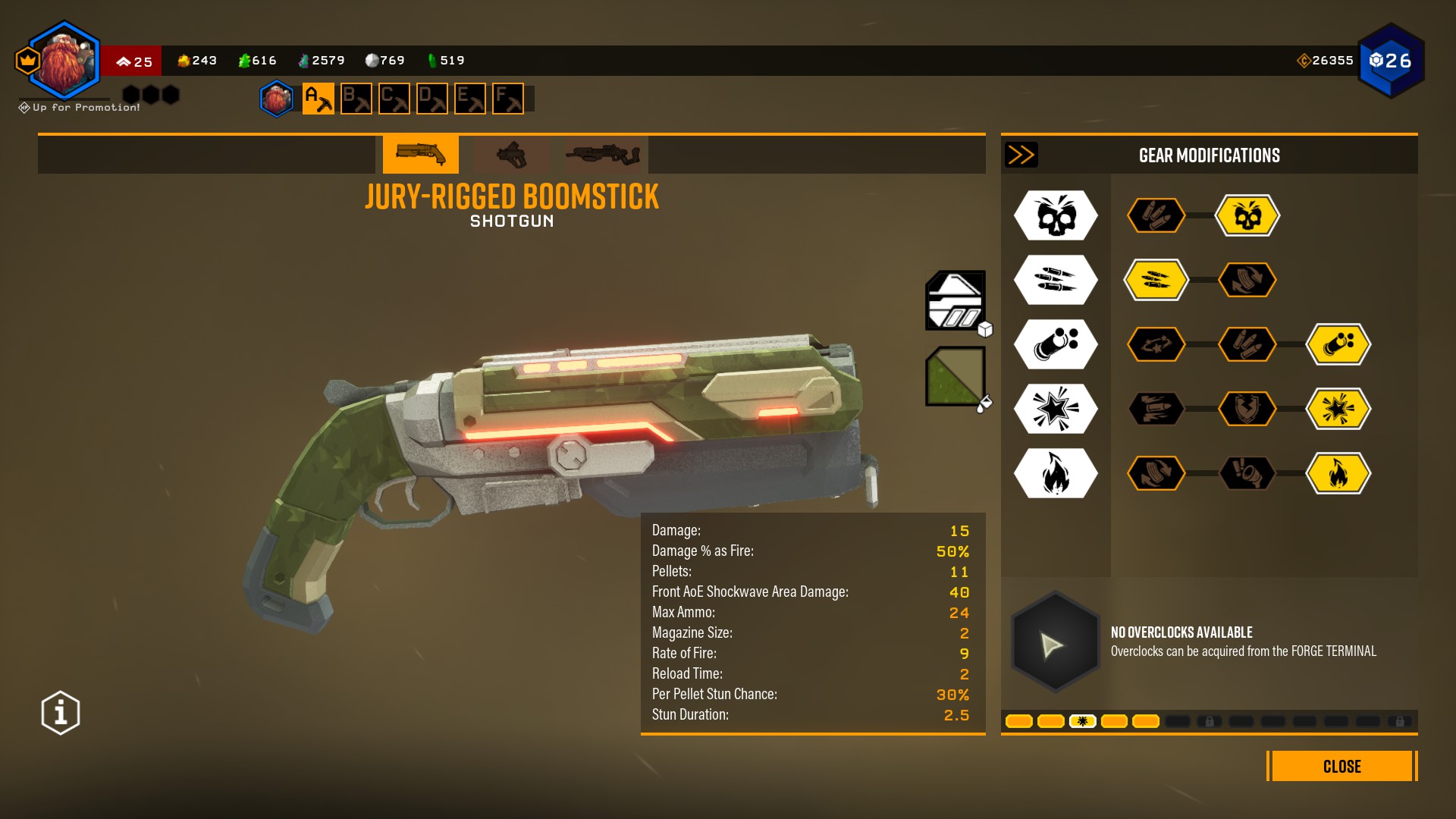Open the weapon info button
The image size is (1456, 819).
coord(61,713)
